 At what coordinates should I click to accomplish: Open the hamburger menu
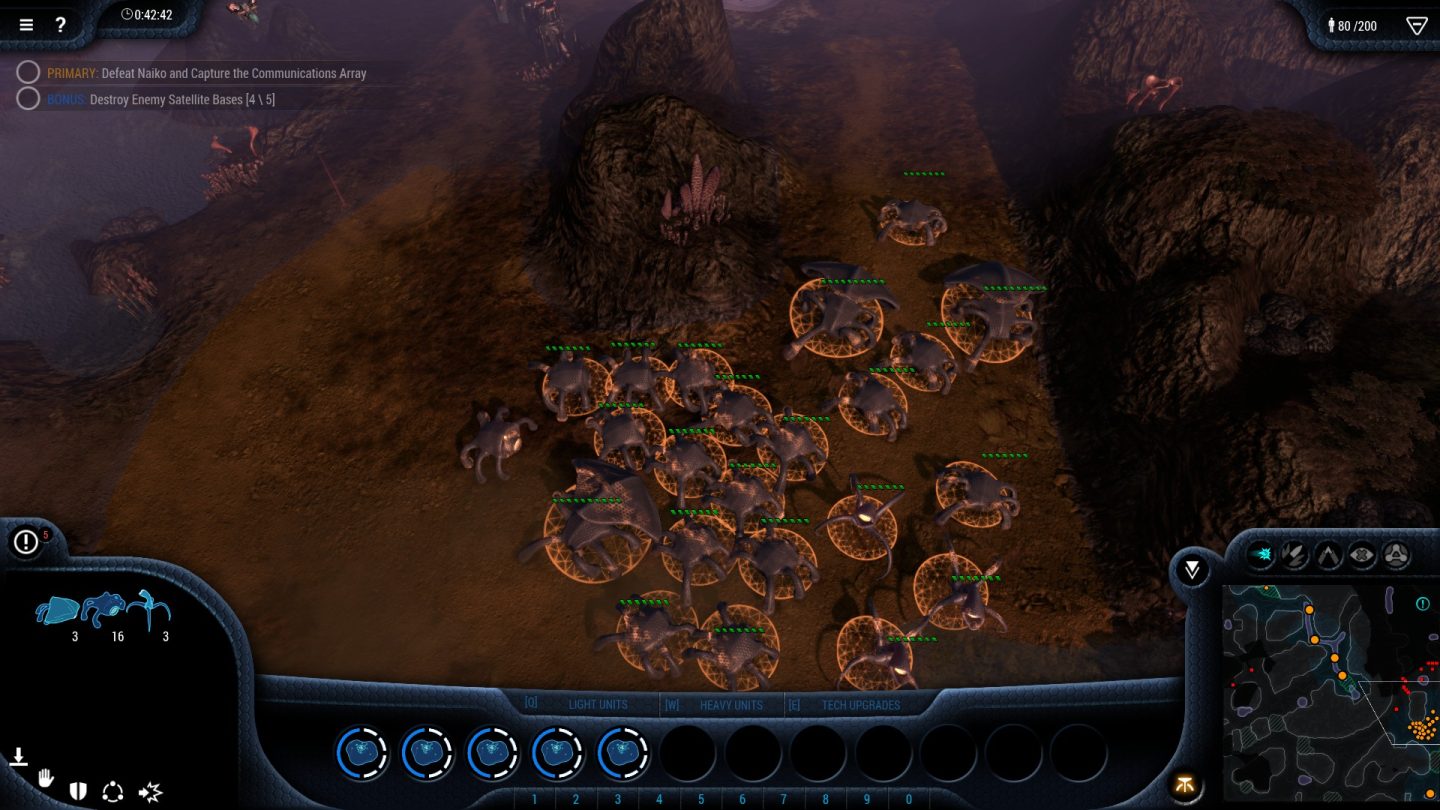(x=26, y=25)
